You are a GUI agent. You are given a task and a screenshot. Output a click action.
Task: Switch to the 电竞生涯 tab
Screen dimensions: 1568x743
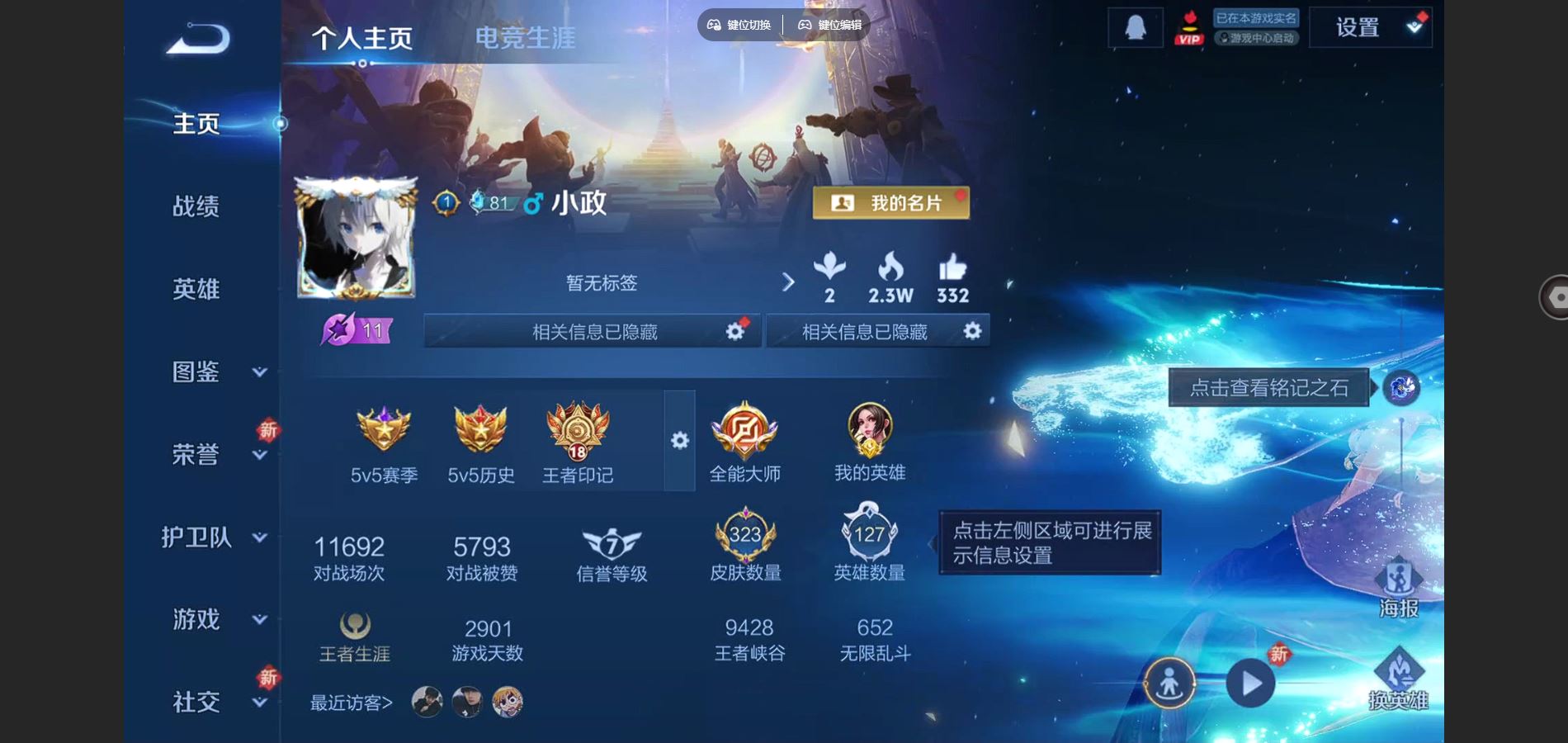(526, 36)
